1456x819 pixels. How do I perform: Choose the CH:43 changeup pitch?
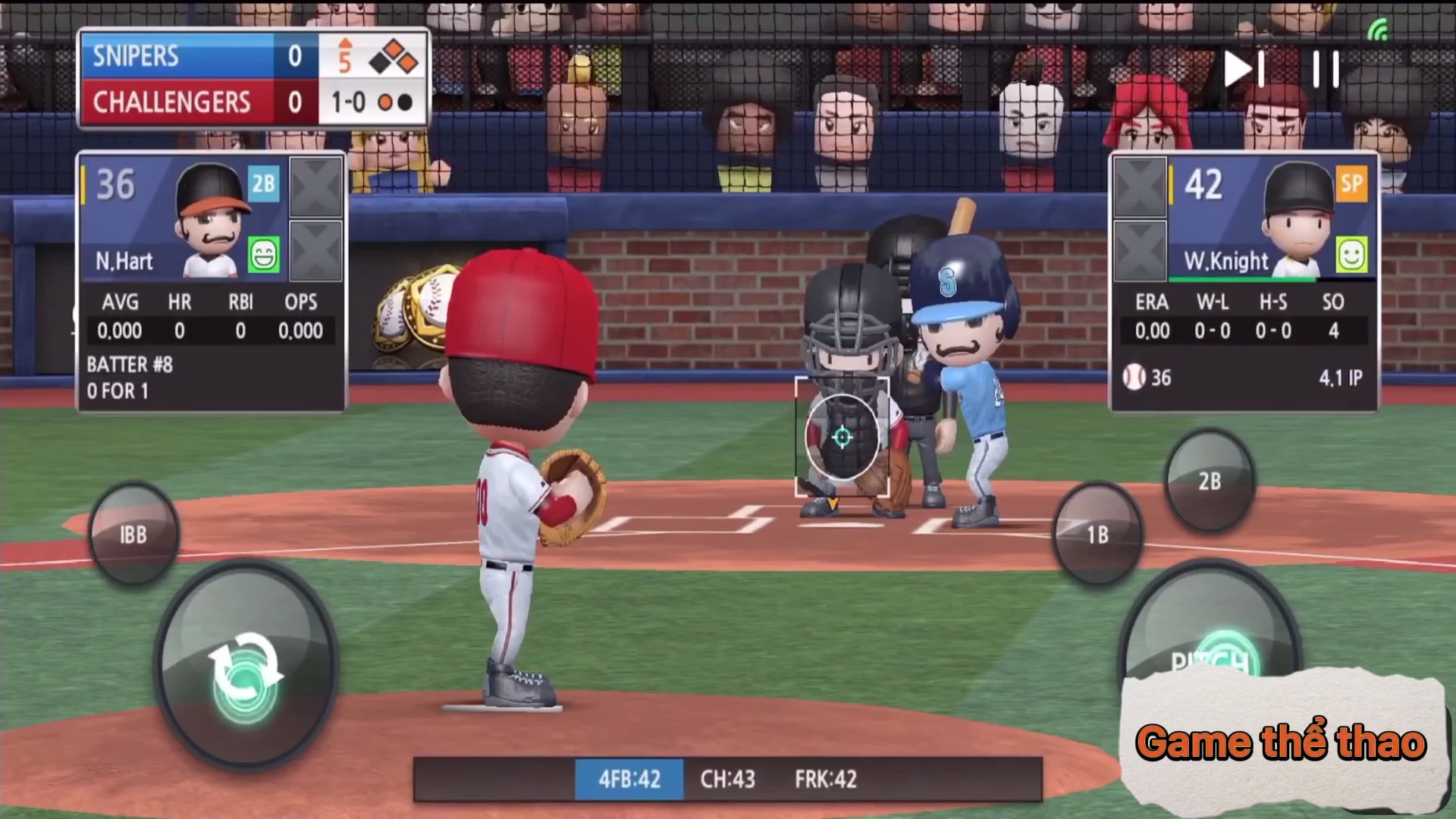pos(727,779)
